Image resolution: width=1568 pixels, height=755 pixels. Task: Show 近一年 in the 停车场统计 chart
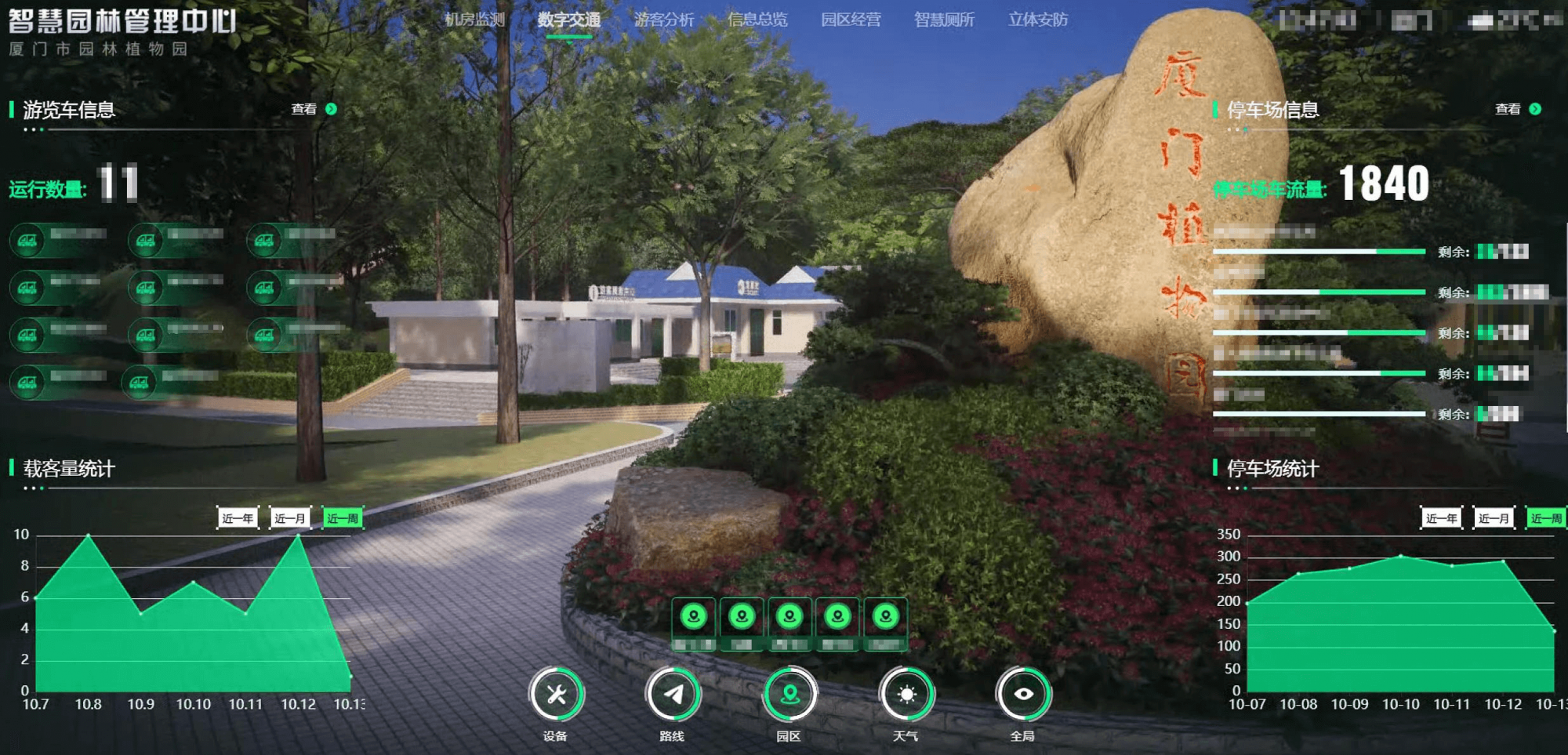pos(1441,518)
